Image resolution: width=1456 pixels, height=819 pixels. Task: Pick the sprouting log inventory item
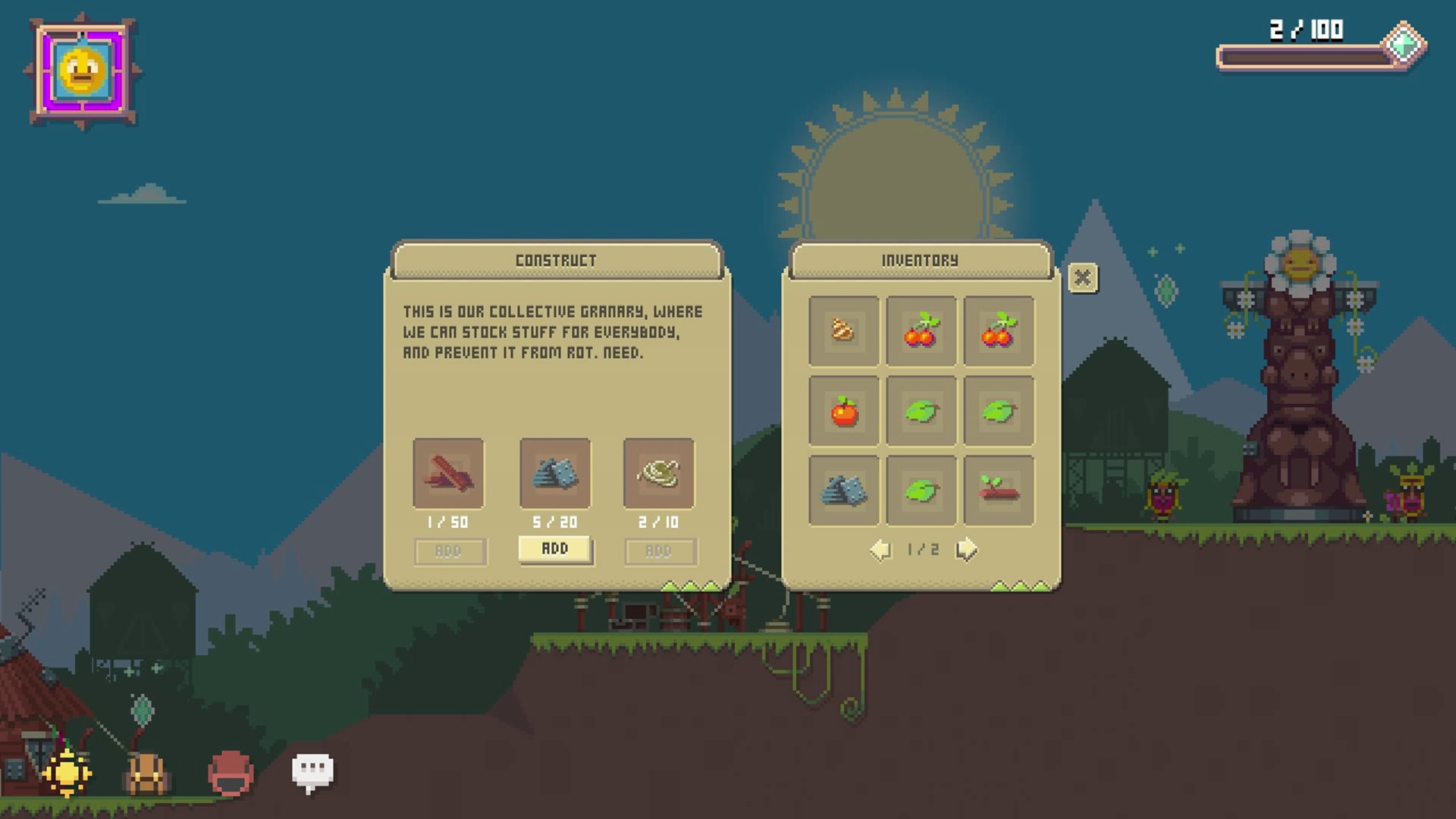point(998,491)
